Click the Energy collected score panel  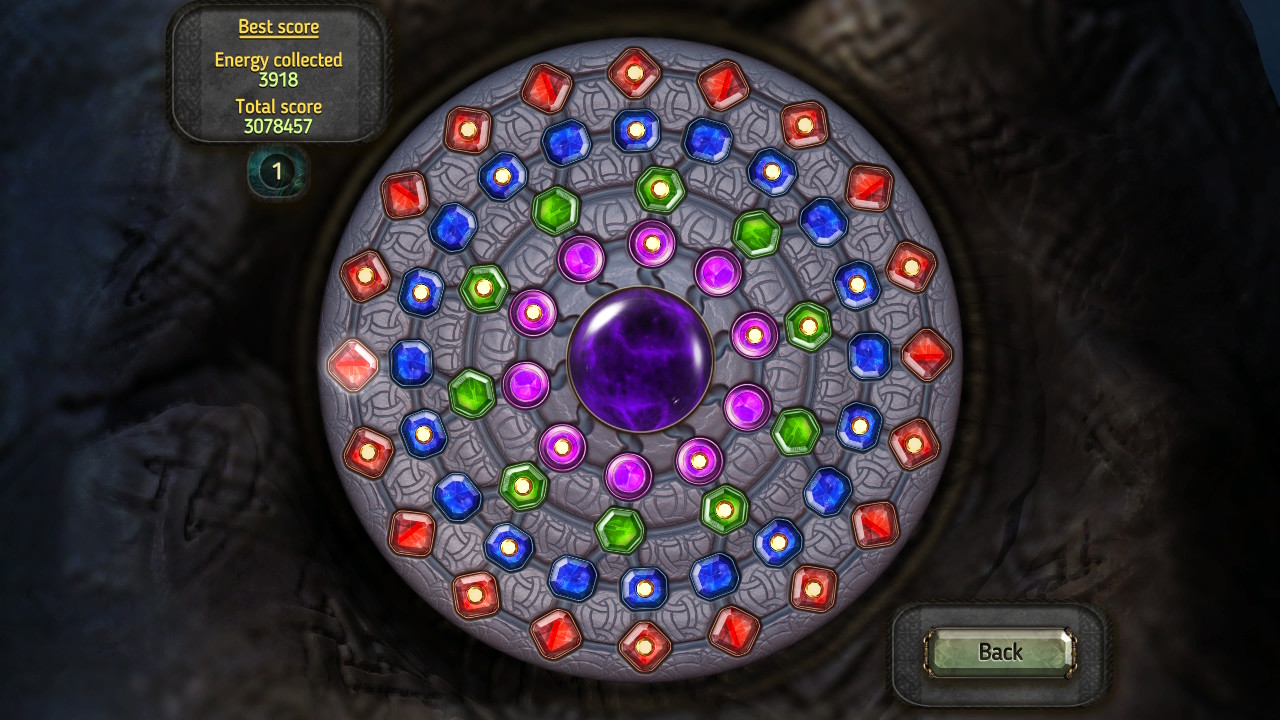coord(277,68)
